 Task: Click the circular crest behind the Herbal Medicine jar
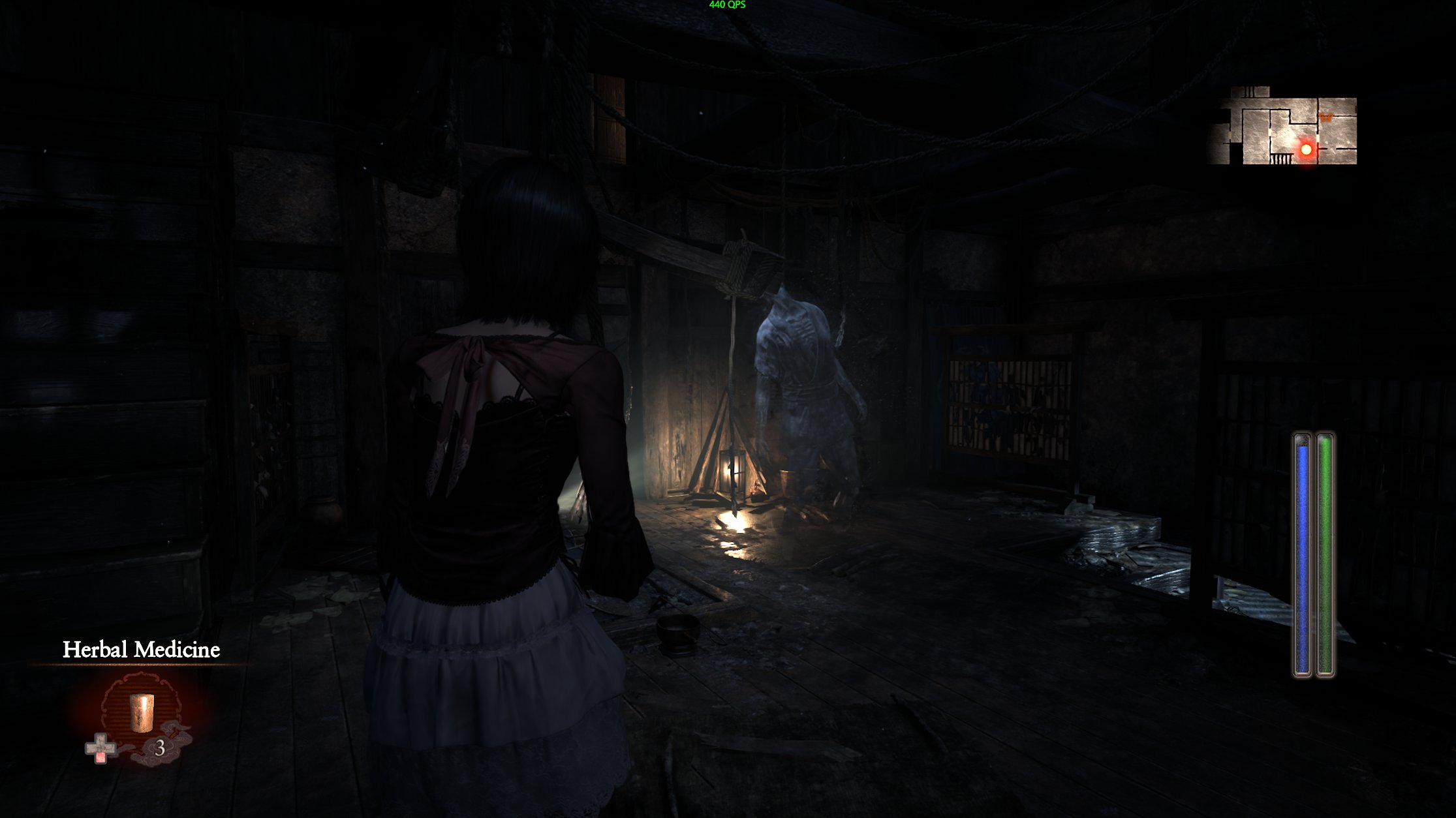pyautogui.click(x=142, y=708)
